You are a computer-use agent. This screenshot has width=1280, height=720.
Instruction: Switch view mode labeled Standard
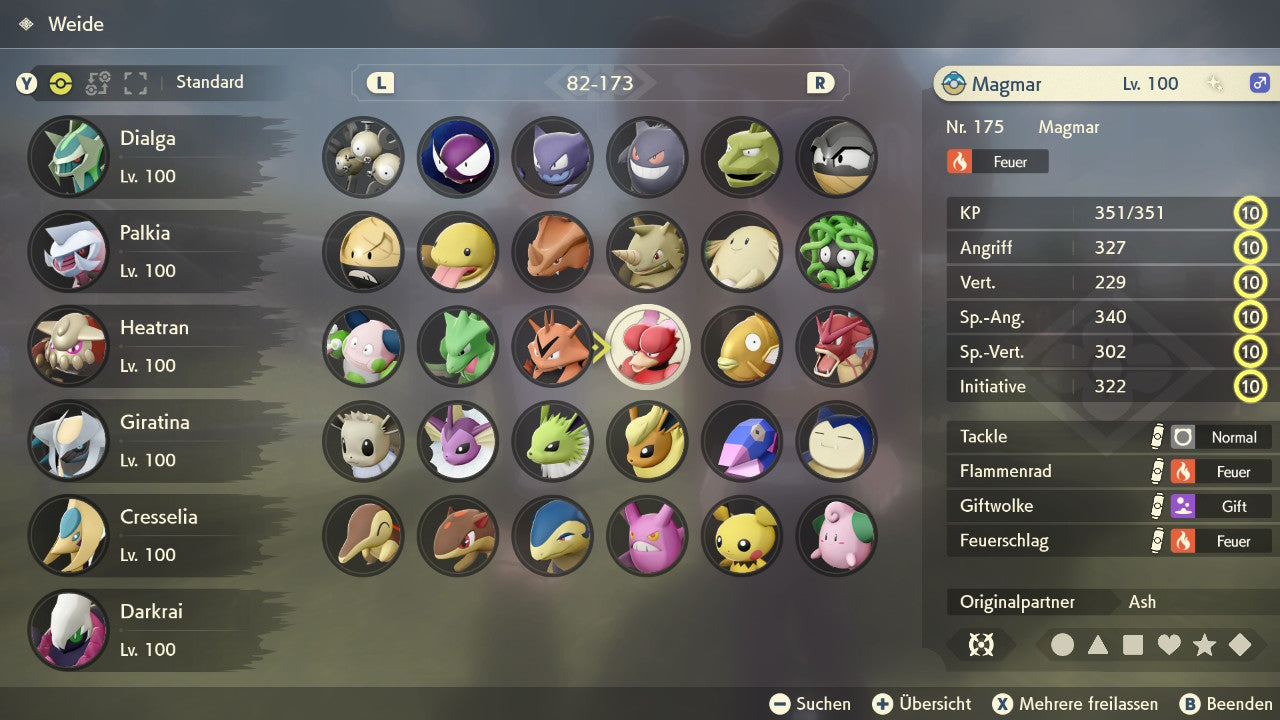point(209,83)
